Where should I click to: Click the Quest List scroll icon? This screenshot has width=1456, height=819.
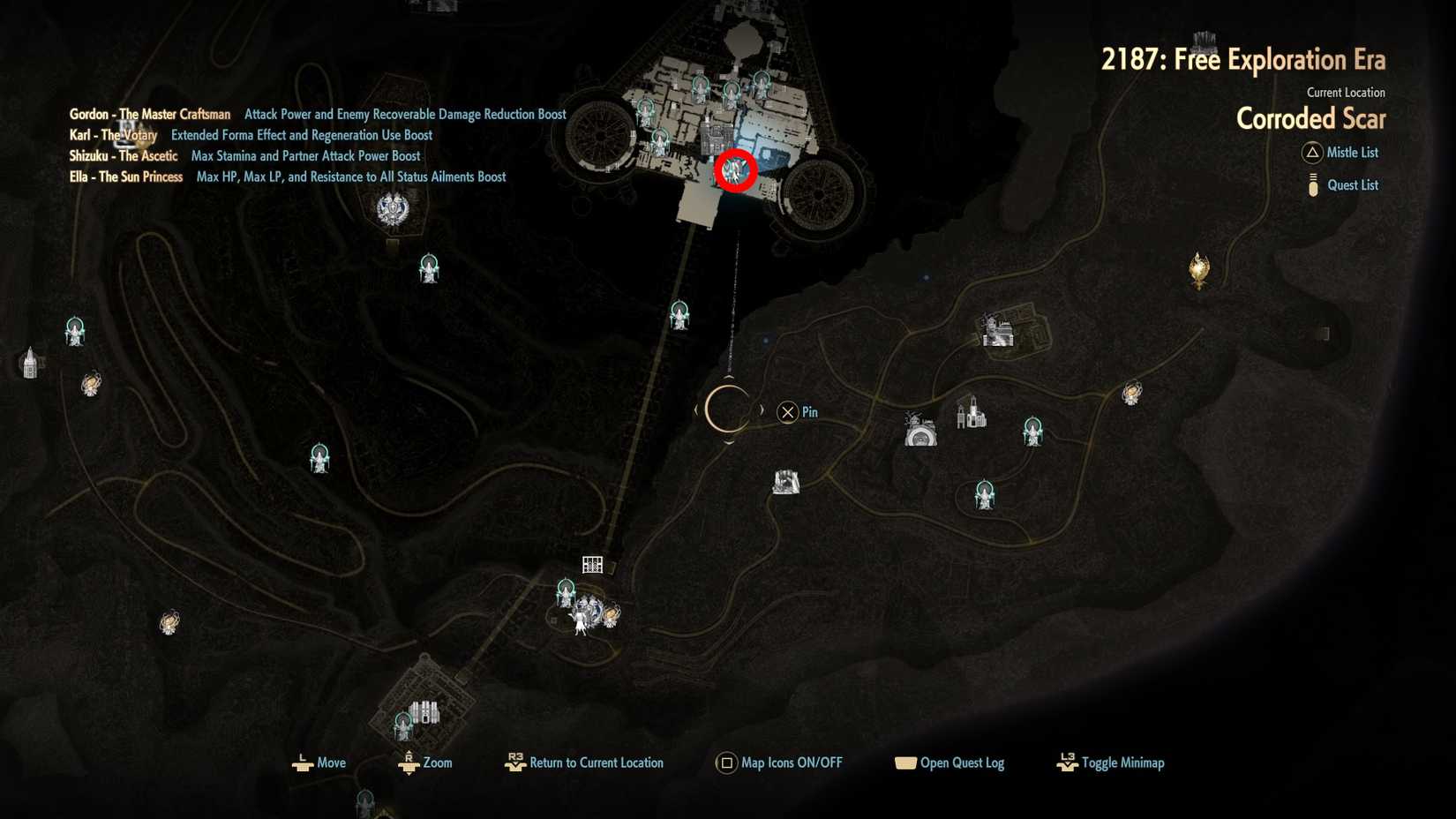tap(1312, 184)
